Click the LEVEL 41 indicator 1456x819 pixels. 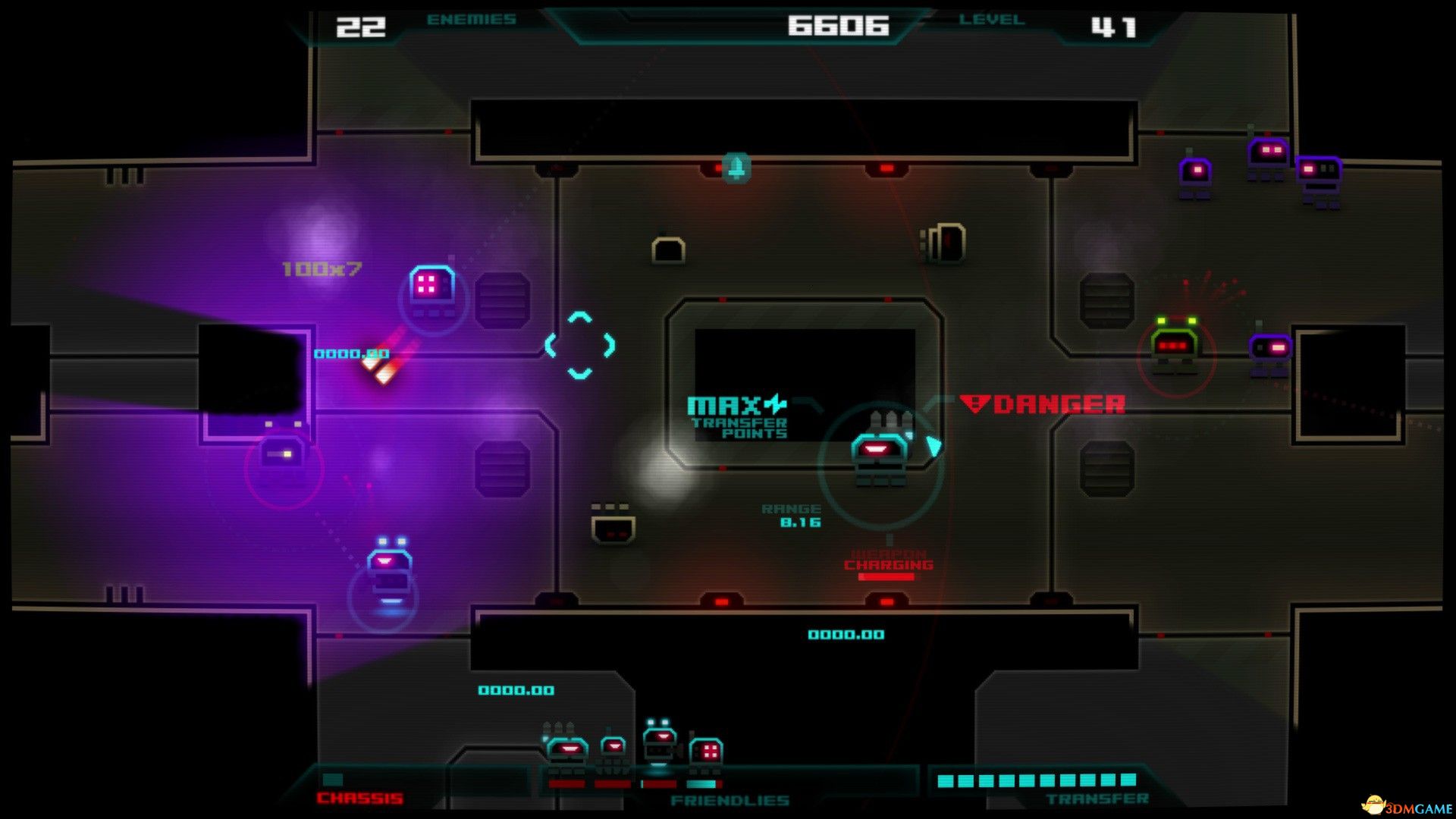(x=1114, y=25)
